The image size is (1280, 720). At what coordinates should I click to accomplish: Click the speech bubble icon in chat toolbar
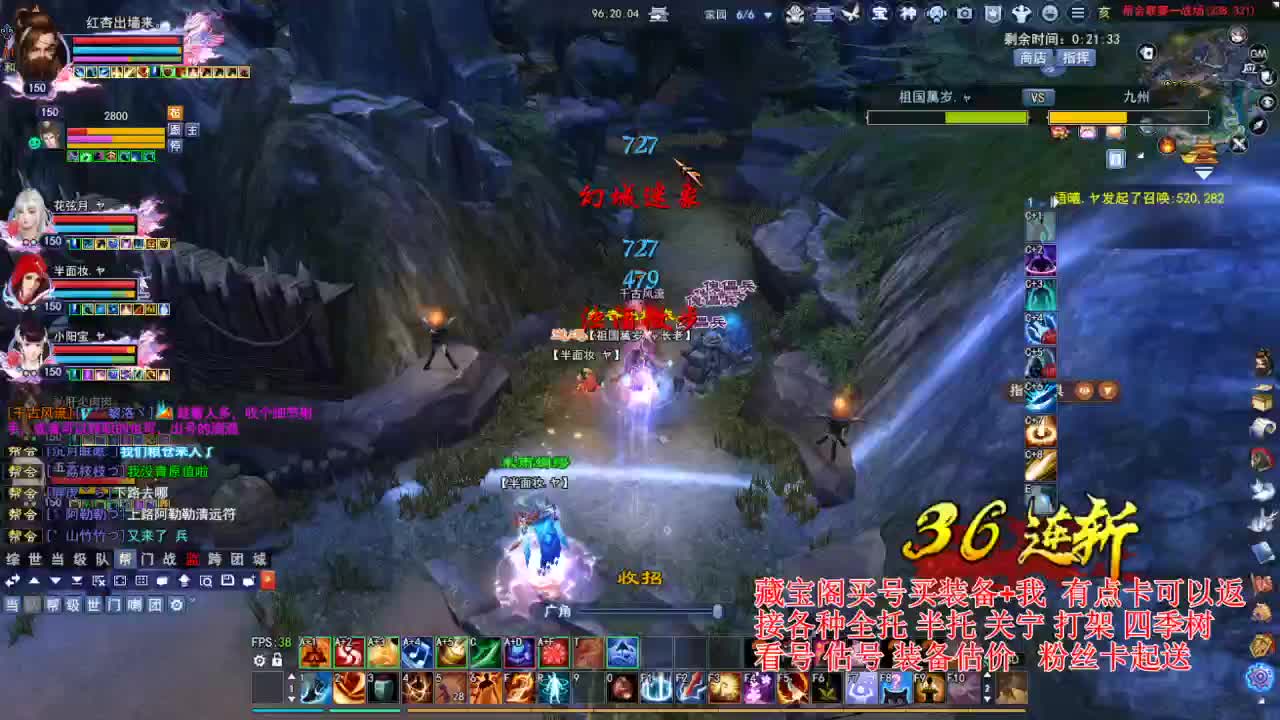coord(163,581)
